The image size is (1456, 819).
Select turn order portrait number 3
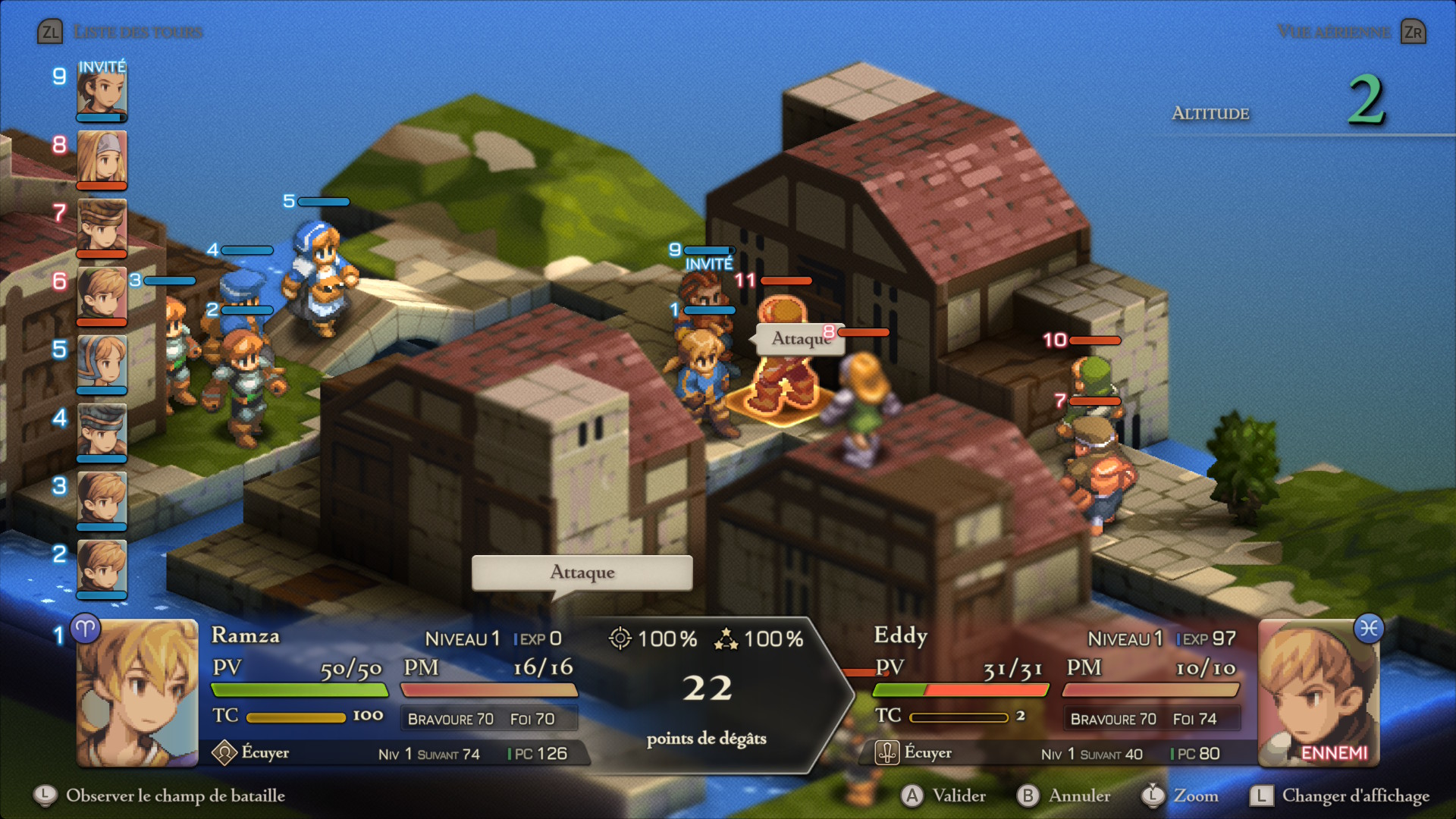tap(102, 498)
